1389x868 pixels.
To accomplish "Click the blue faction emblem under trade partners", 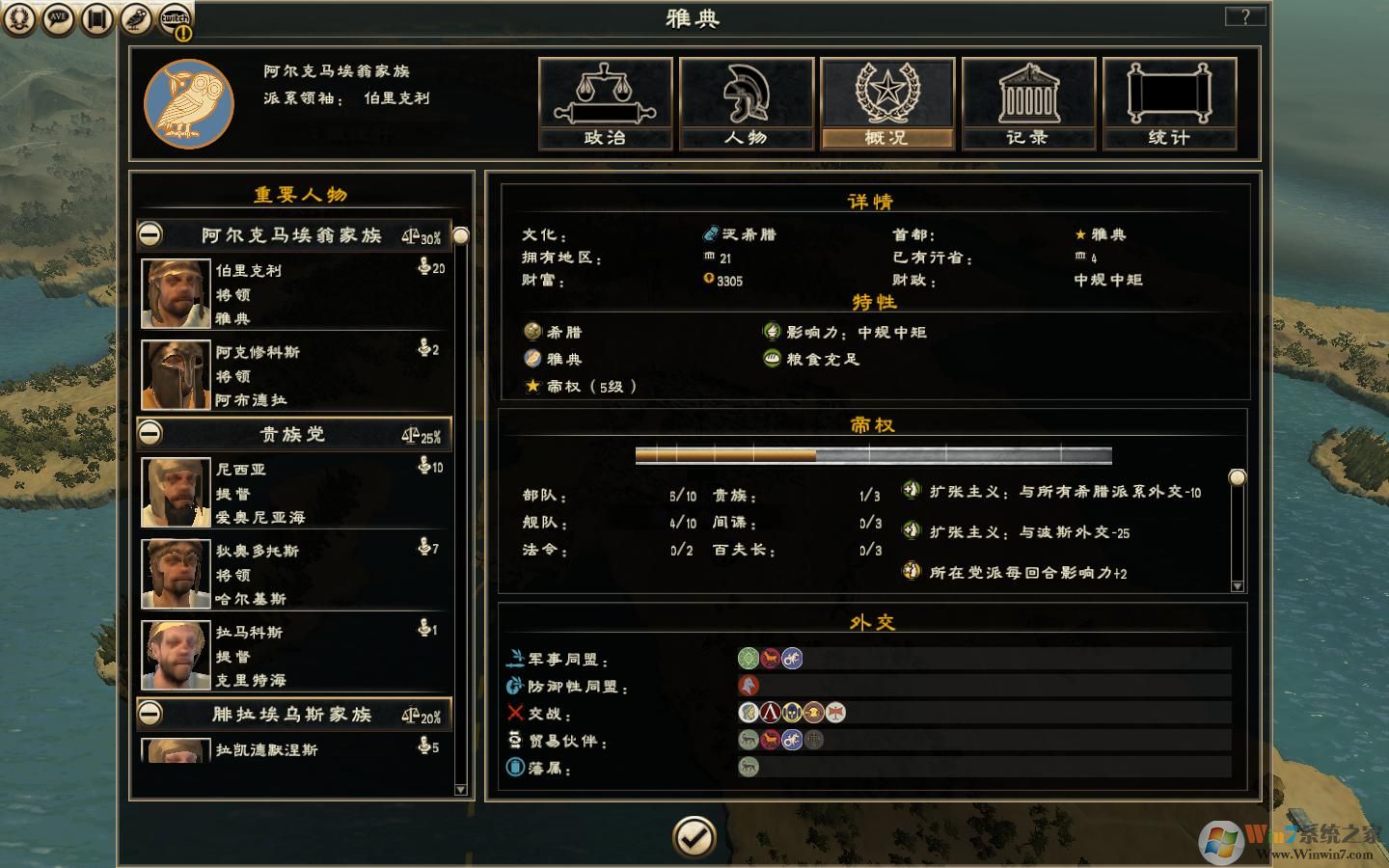I will click(792, 741).
